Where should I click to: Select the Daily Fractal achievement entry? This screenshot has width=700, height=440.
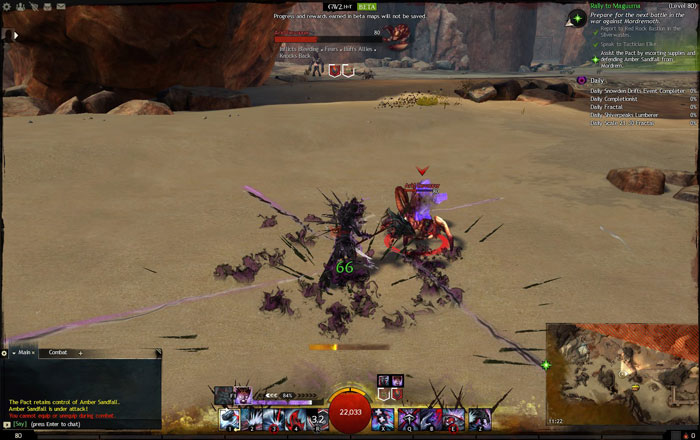609,107
